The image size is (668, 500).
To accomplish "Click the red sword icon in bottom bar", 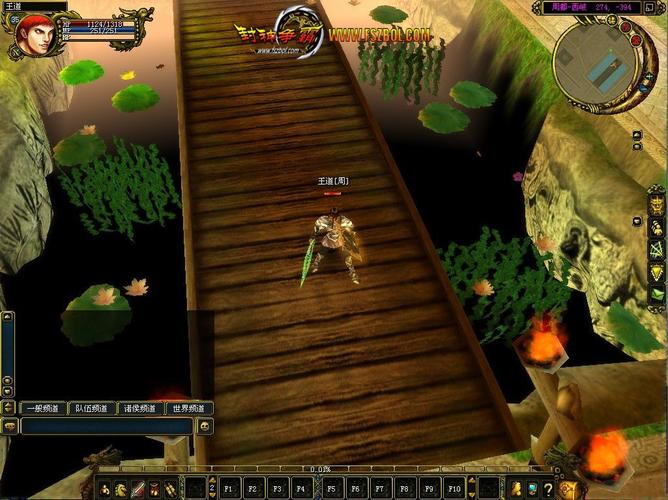I will (x=138, y=489).
